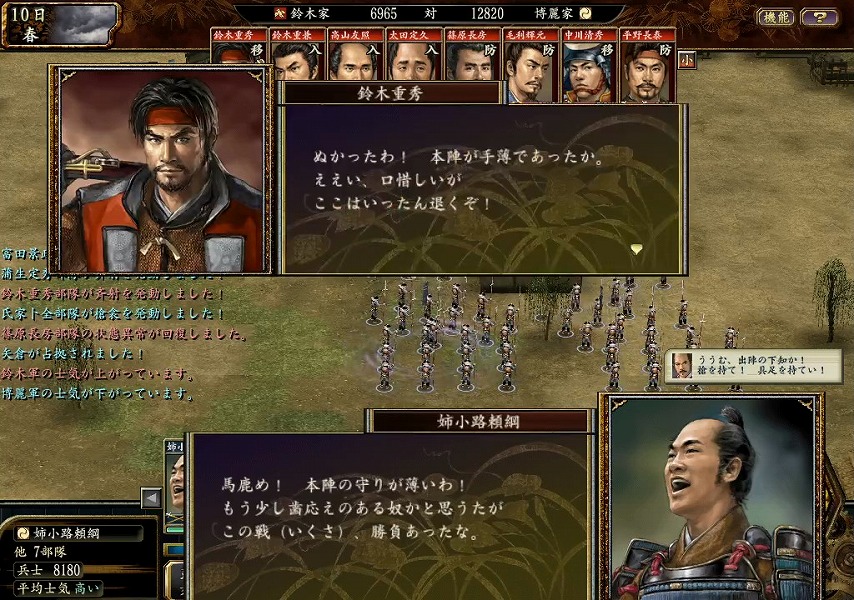Click the left arrow beside unit panel
Image resolution: width=854 pixels, height=600 pixels.
[x=151, y=498]
